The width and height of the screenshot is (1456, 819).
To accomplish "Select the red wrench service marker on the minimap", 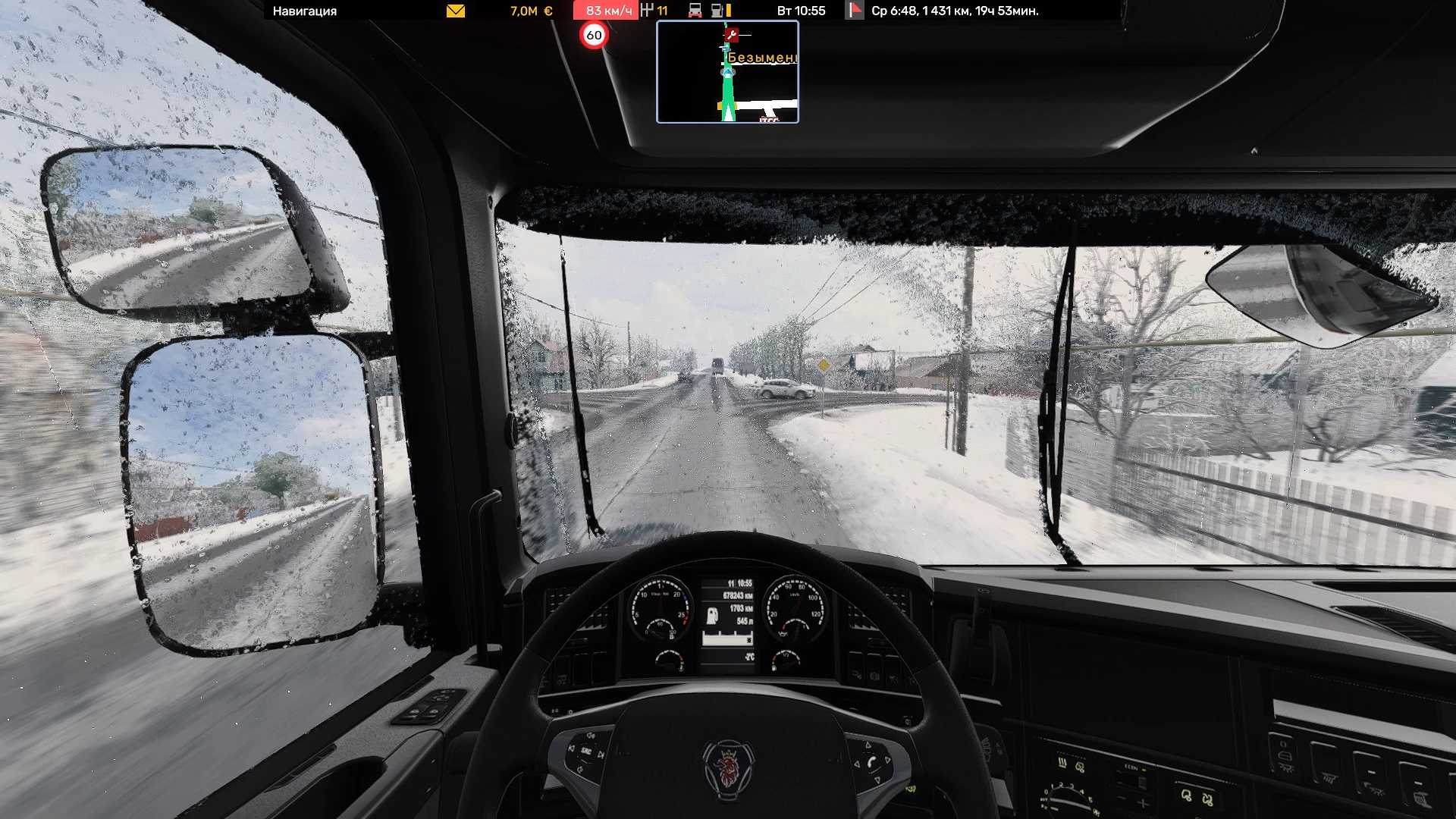I will (x=731, y=34).
